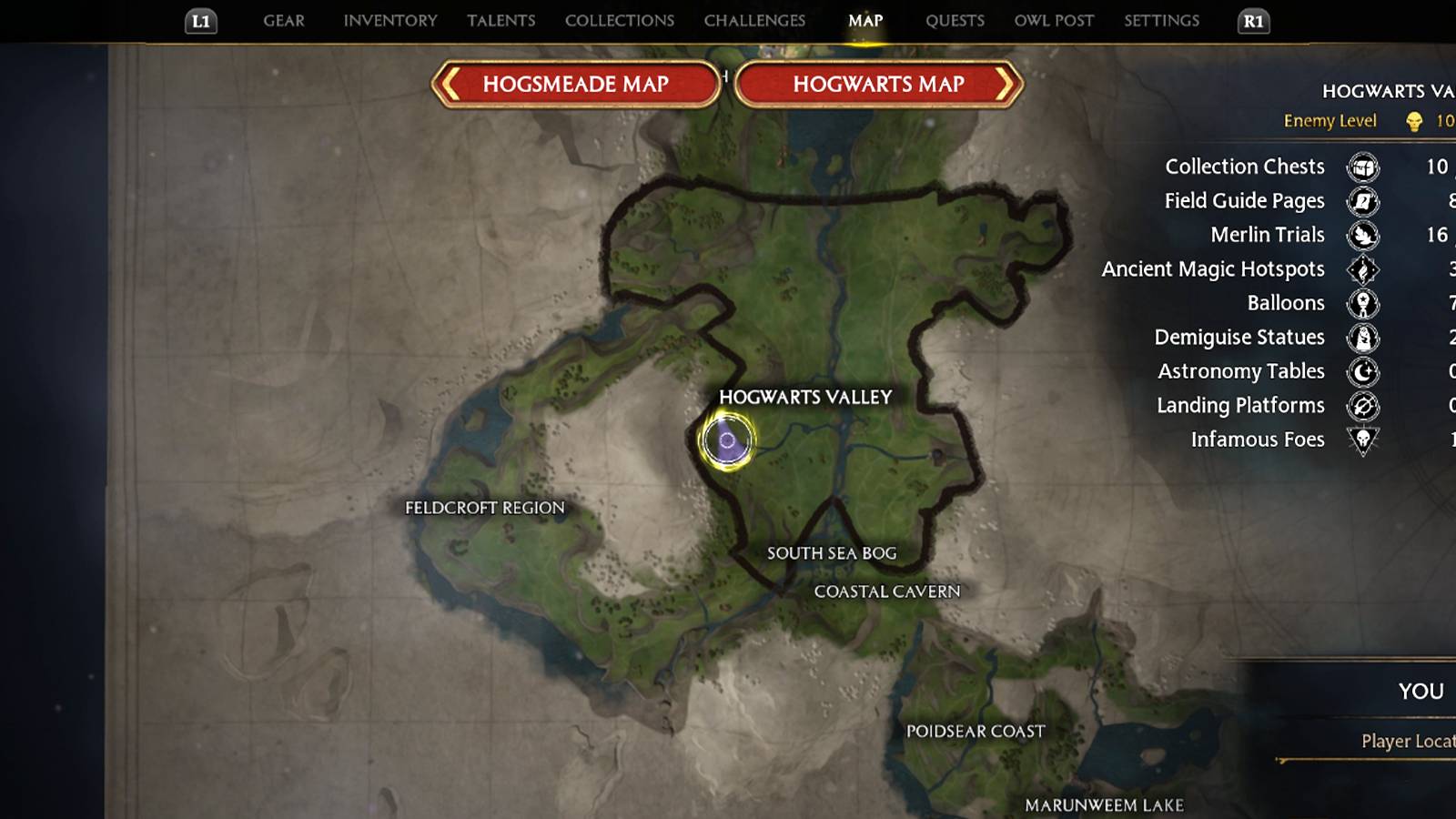Select the Field Guide Pages icon
Screen dimensions: 1456x819
tap(1360, 201)
